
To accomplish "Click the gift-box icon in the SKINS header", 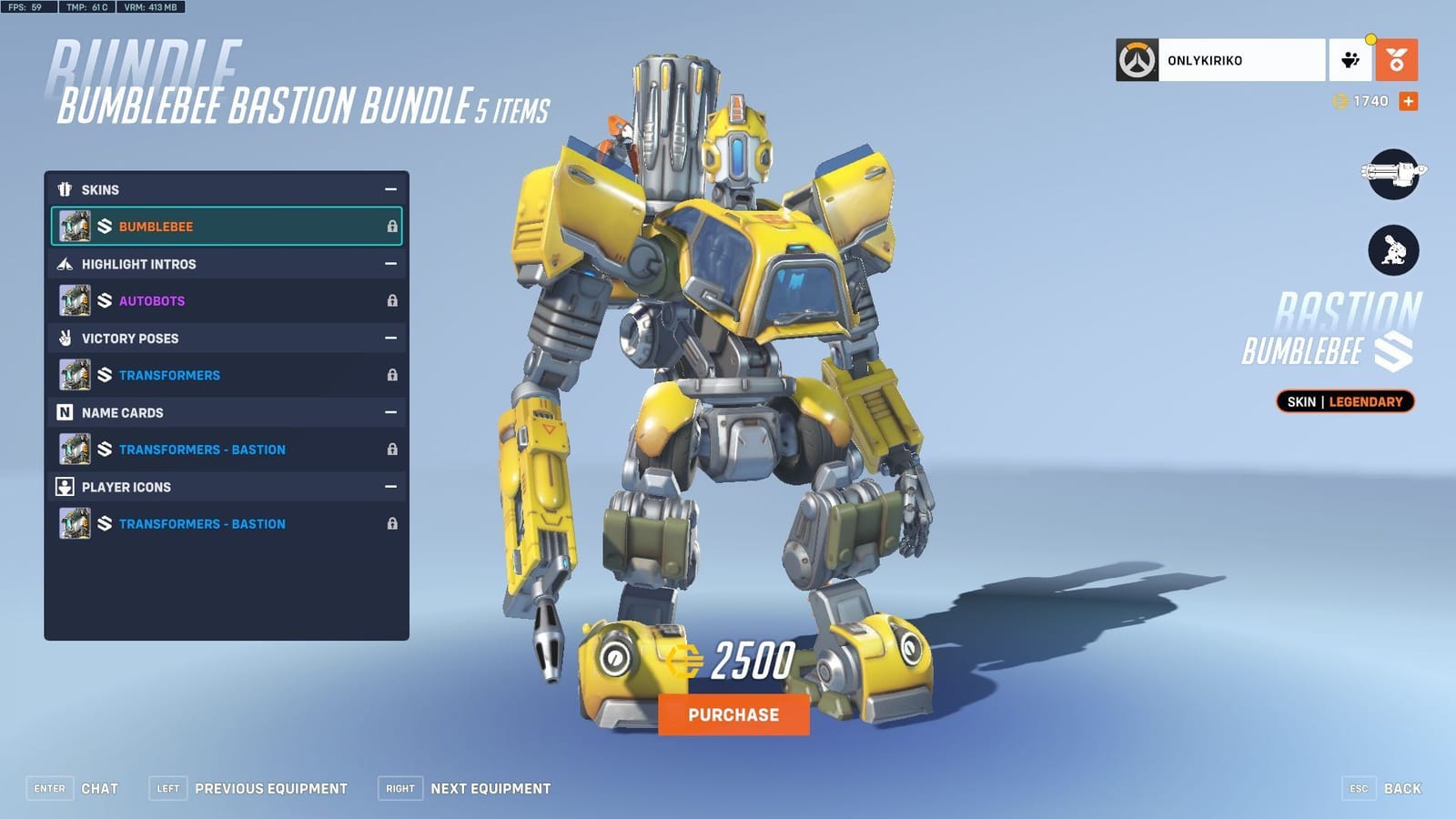I will tap(64, 189).
